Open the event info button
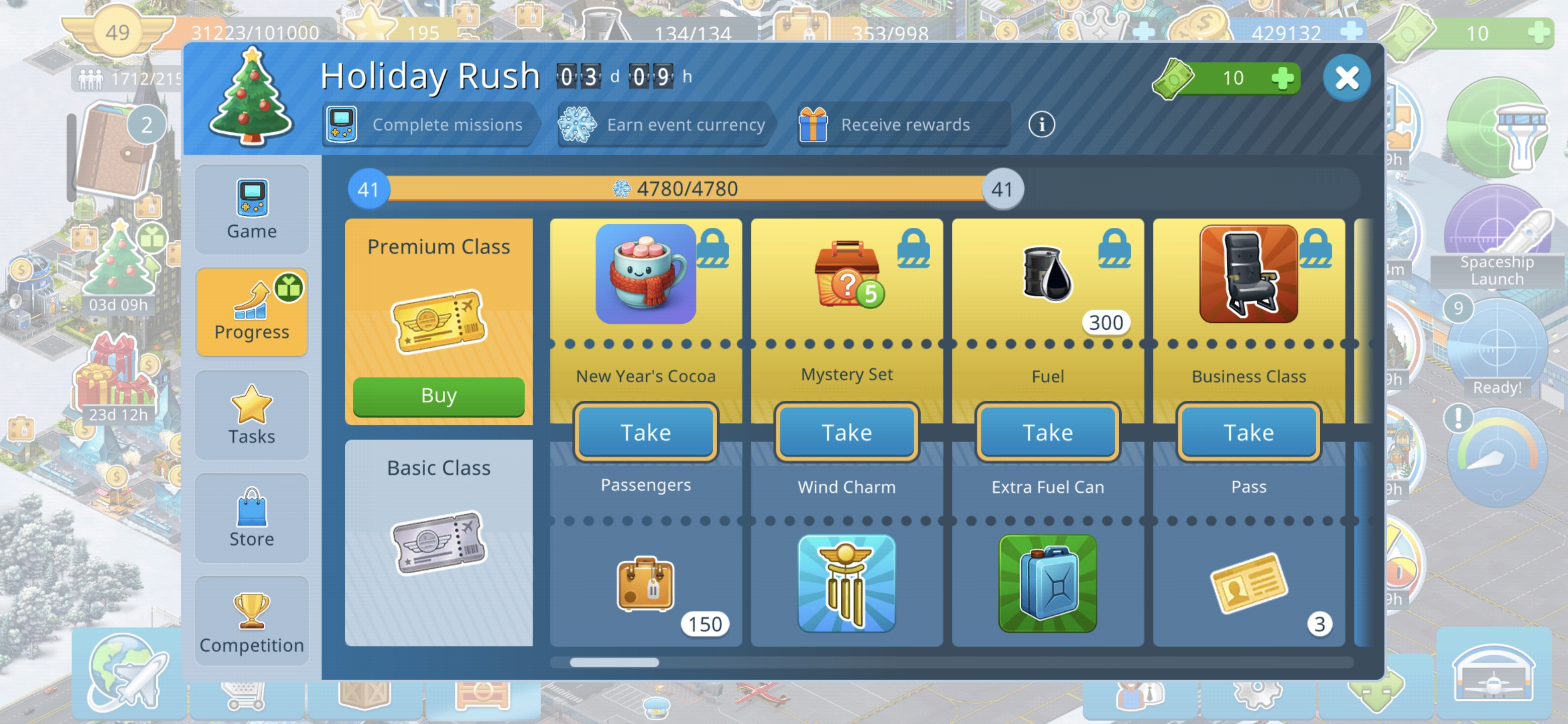The width and height of the screenshot is (1568, 724). point(1041,125)
